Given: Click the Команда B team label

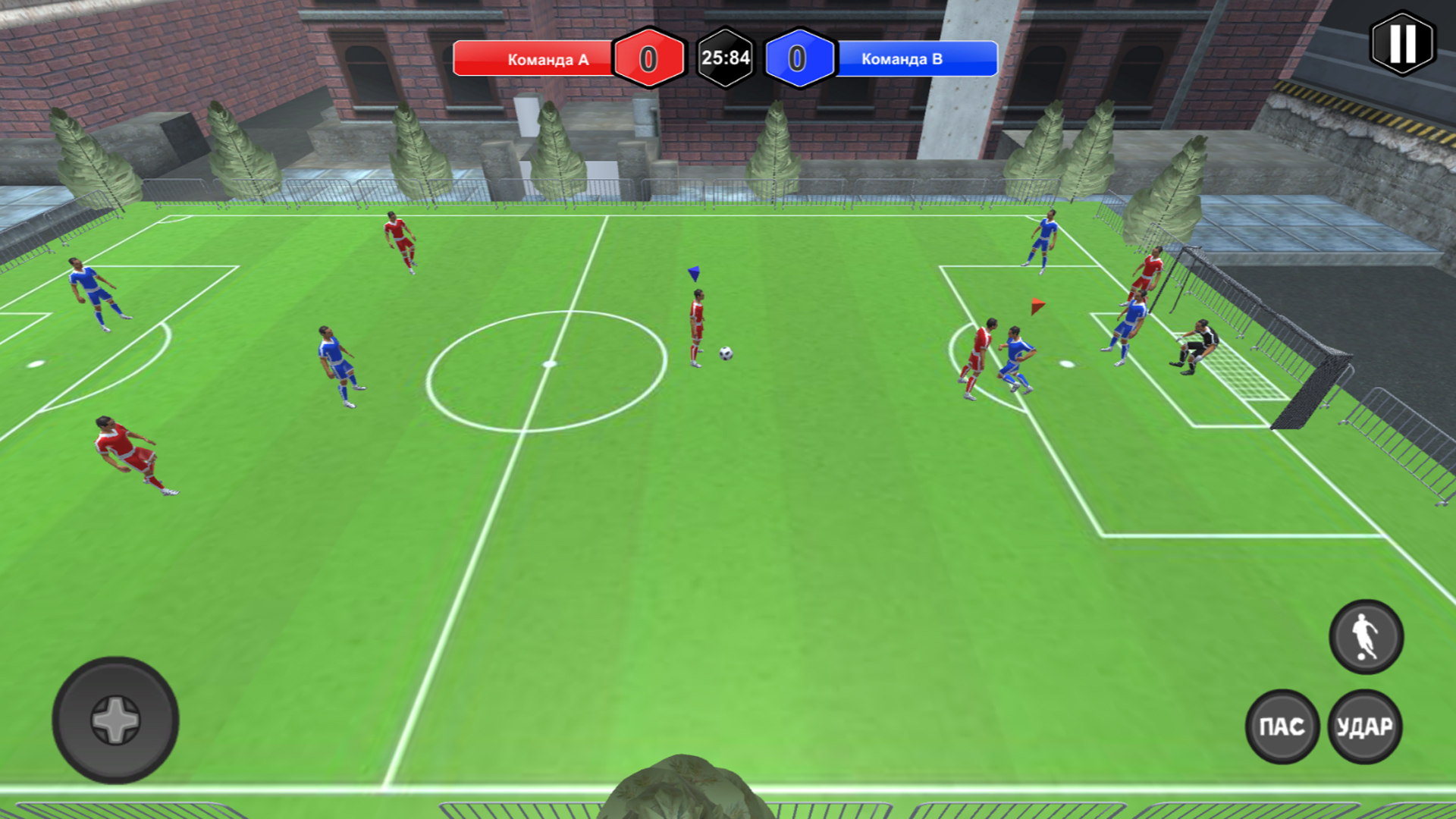Looking at the screenshot, I should coord(902,58).
